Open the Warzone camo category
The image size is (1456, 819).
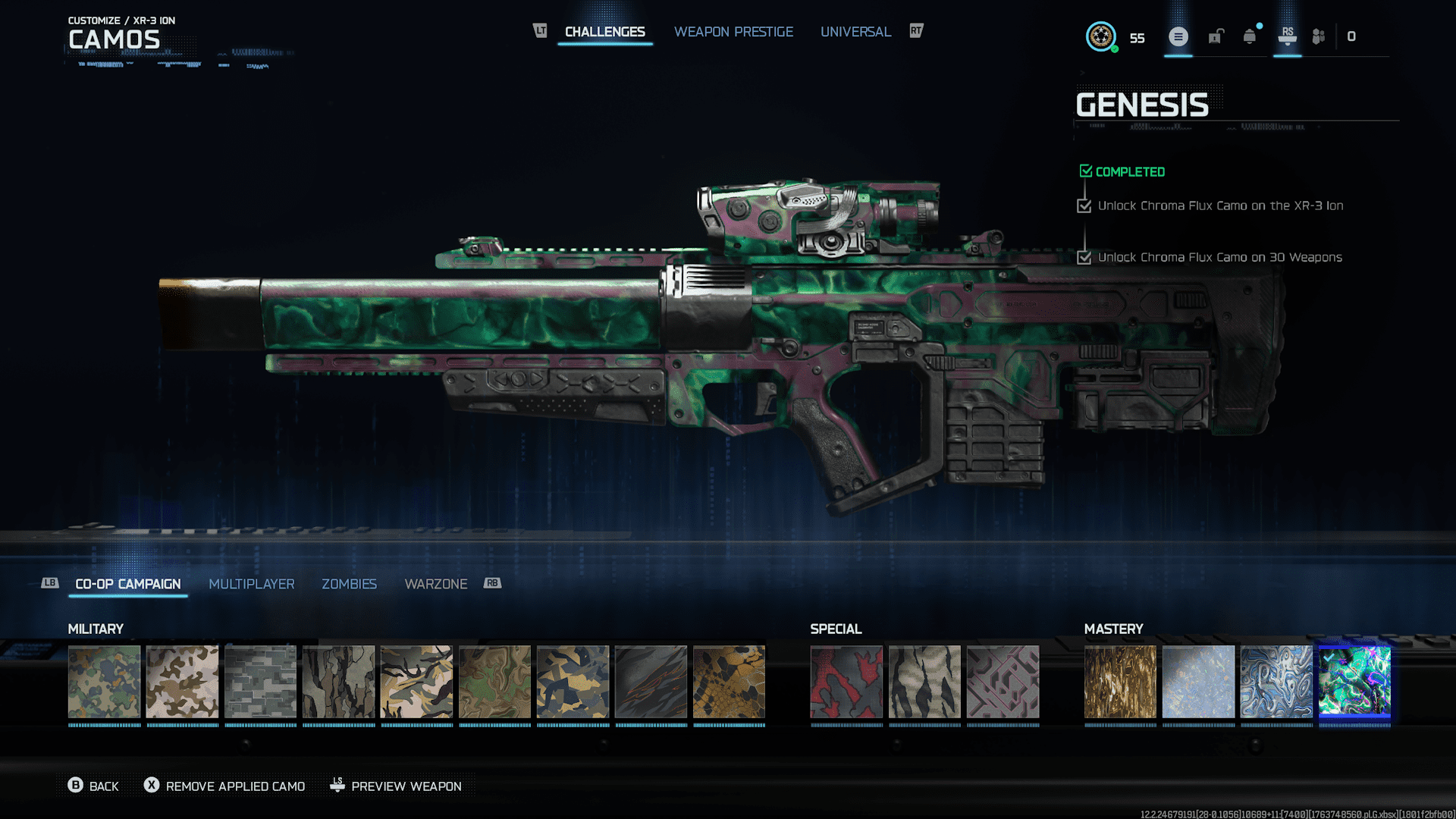(x=435, y=584)
